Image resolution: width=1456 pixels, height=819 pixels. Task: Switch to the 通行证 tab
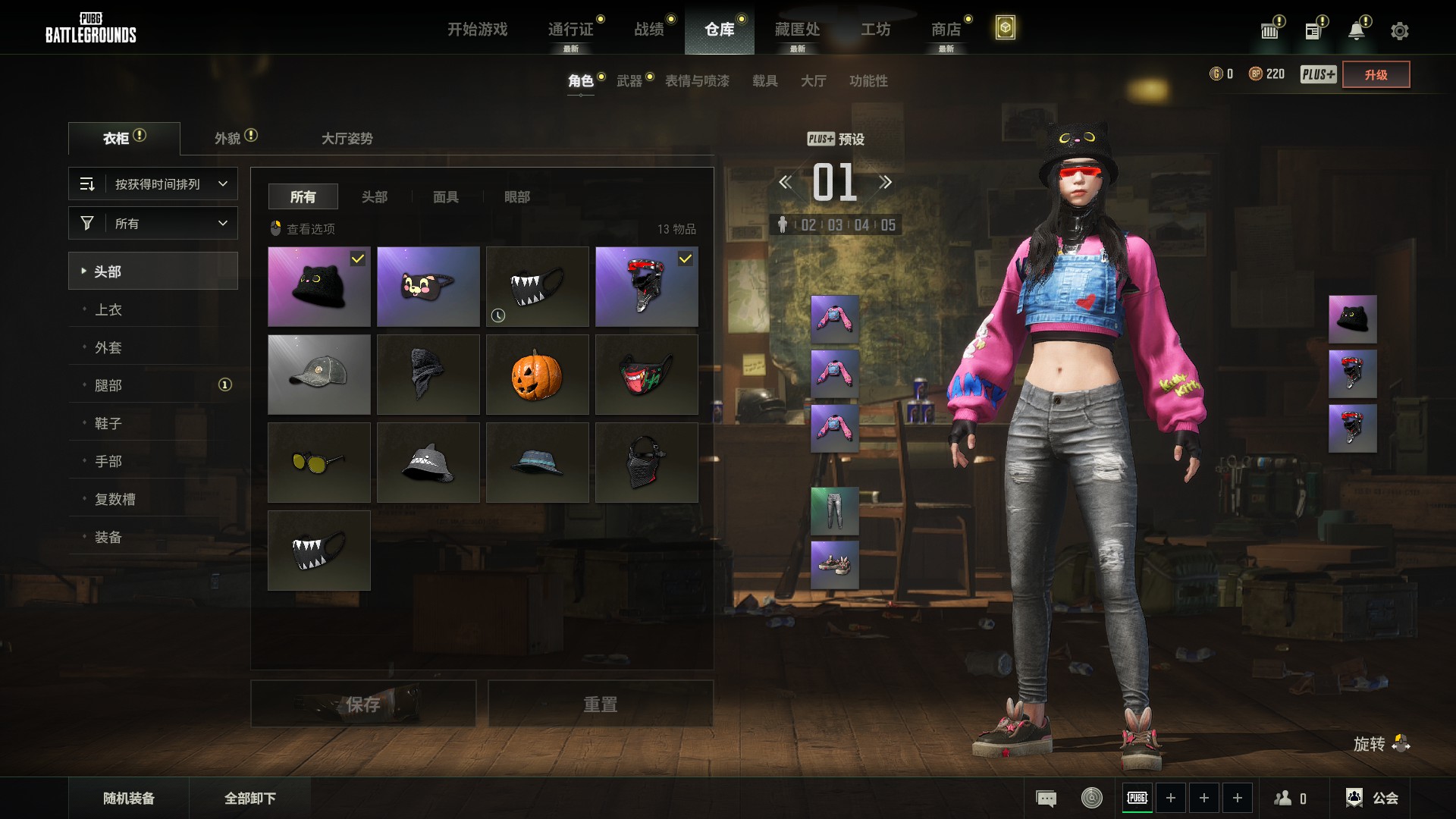pos(570,29)
